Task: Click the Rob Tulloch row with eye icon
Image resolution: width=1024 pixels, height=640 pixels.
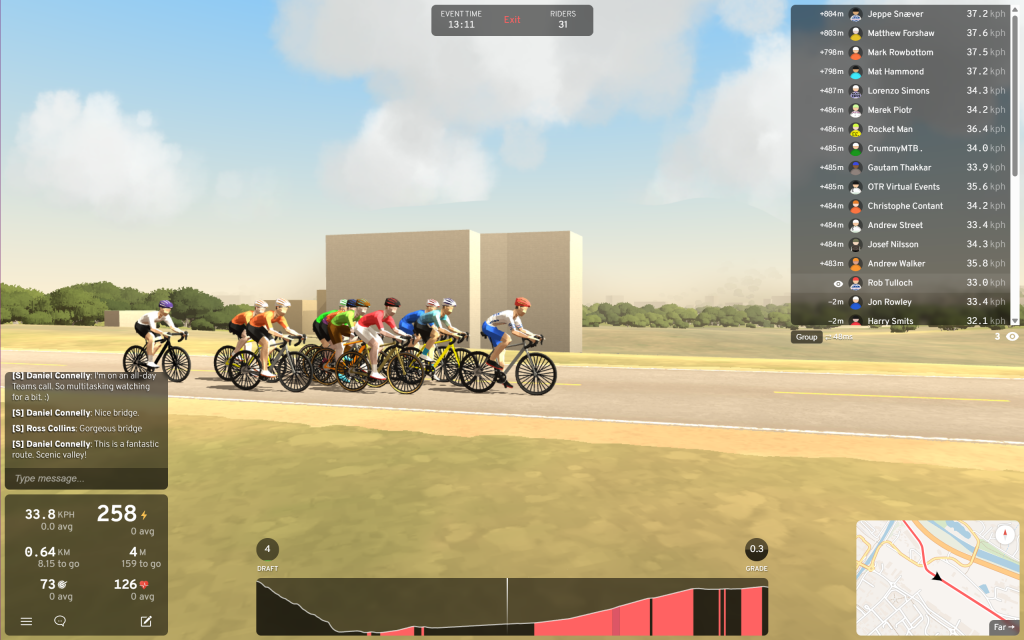Action: [889, 283]
